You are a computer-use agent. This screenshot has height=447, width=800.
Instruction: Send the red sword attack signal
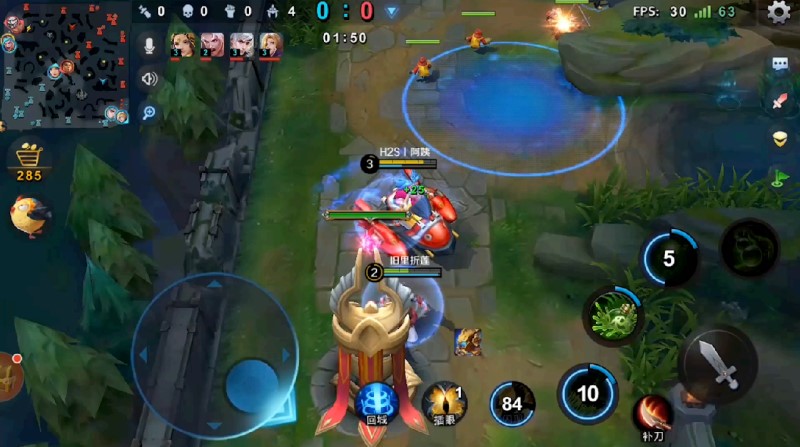[x=780, y=101]
